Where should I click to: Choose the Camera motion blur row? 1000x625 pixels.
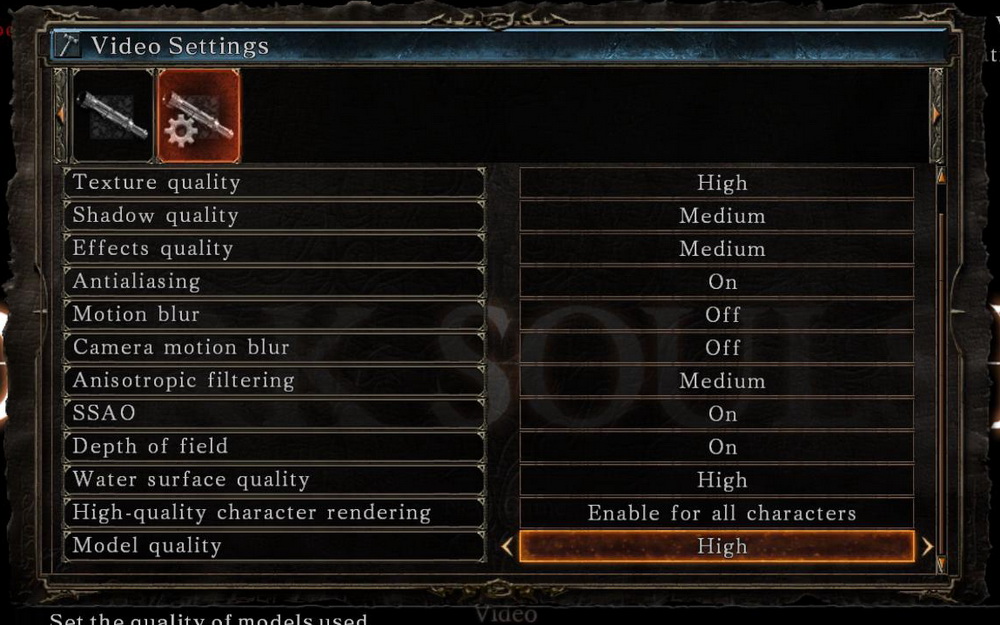(274, 348)
